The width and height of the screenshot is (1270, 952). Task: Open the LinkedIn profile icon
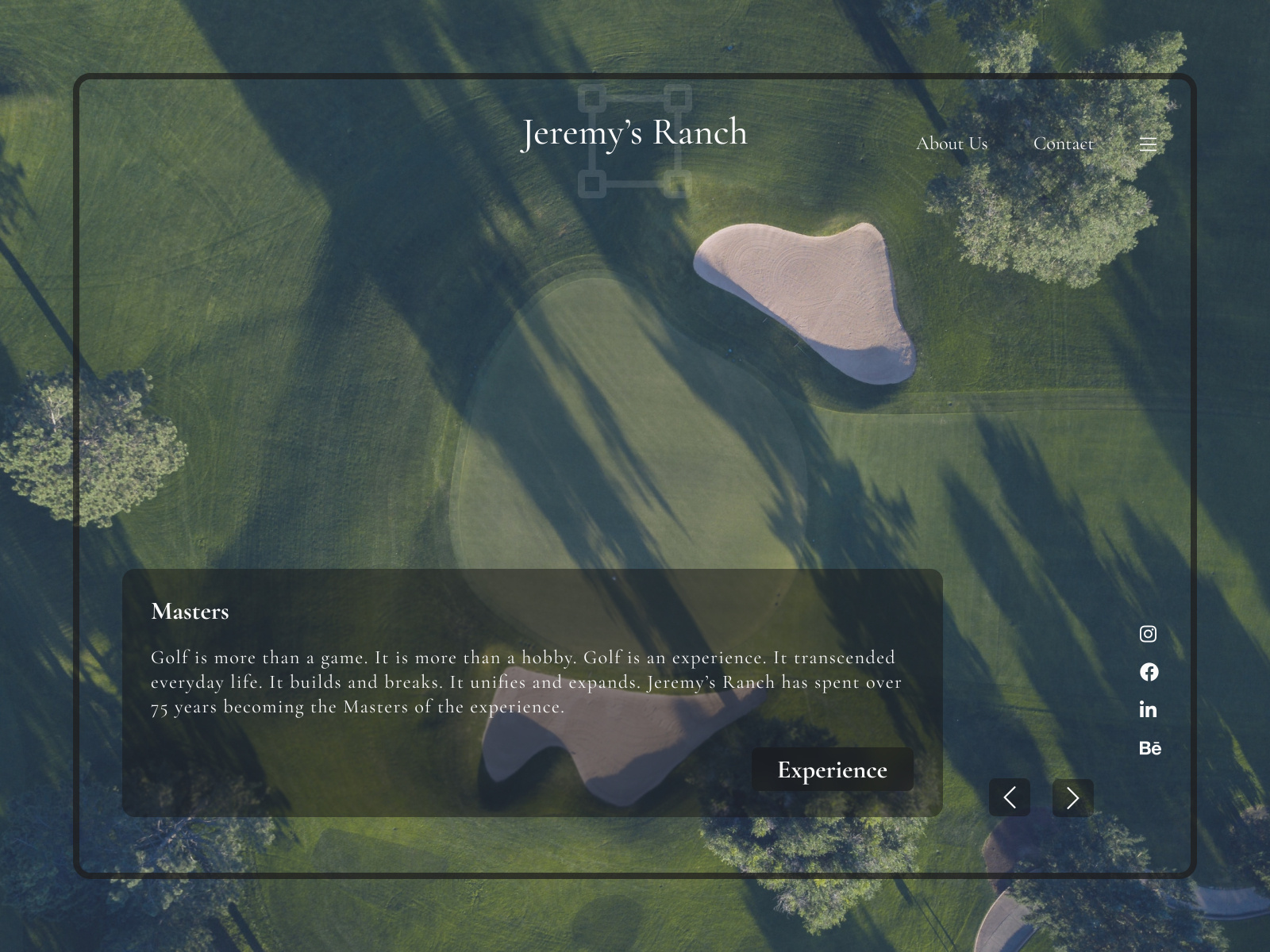click(x=1149, y=710)
